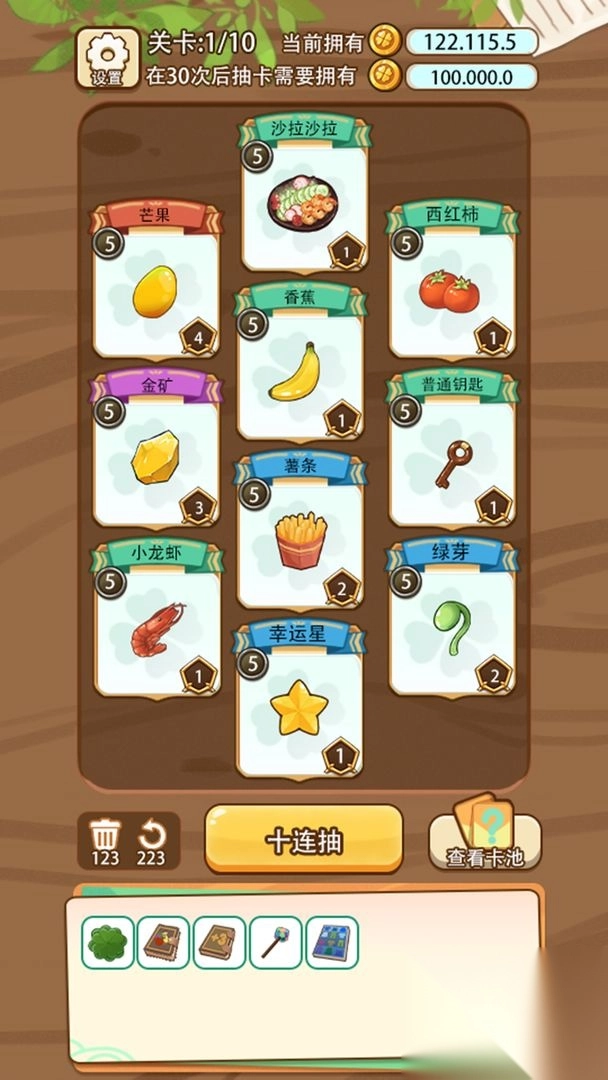This screenshot has height=1080, width=608.
Task: Use the refresh arrow icon
Action: (151, 833)
